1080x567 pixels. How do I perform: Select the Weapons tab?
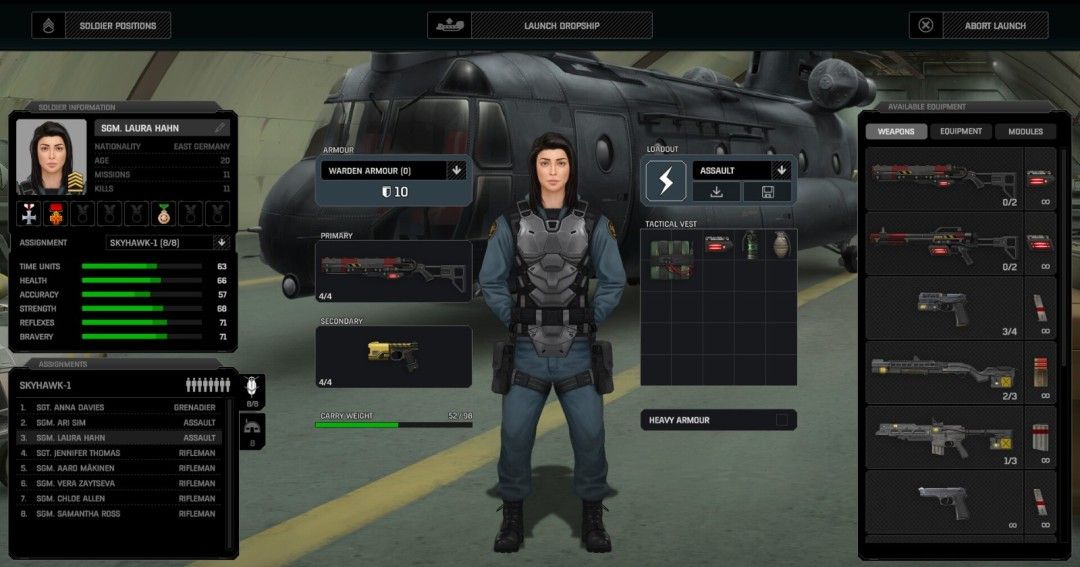point(896,131)
